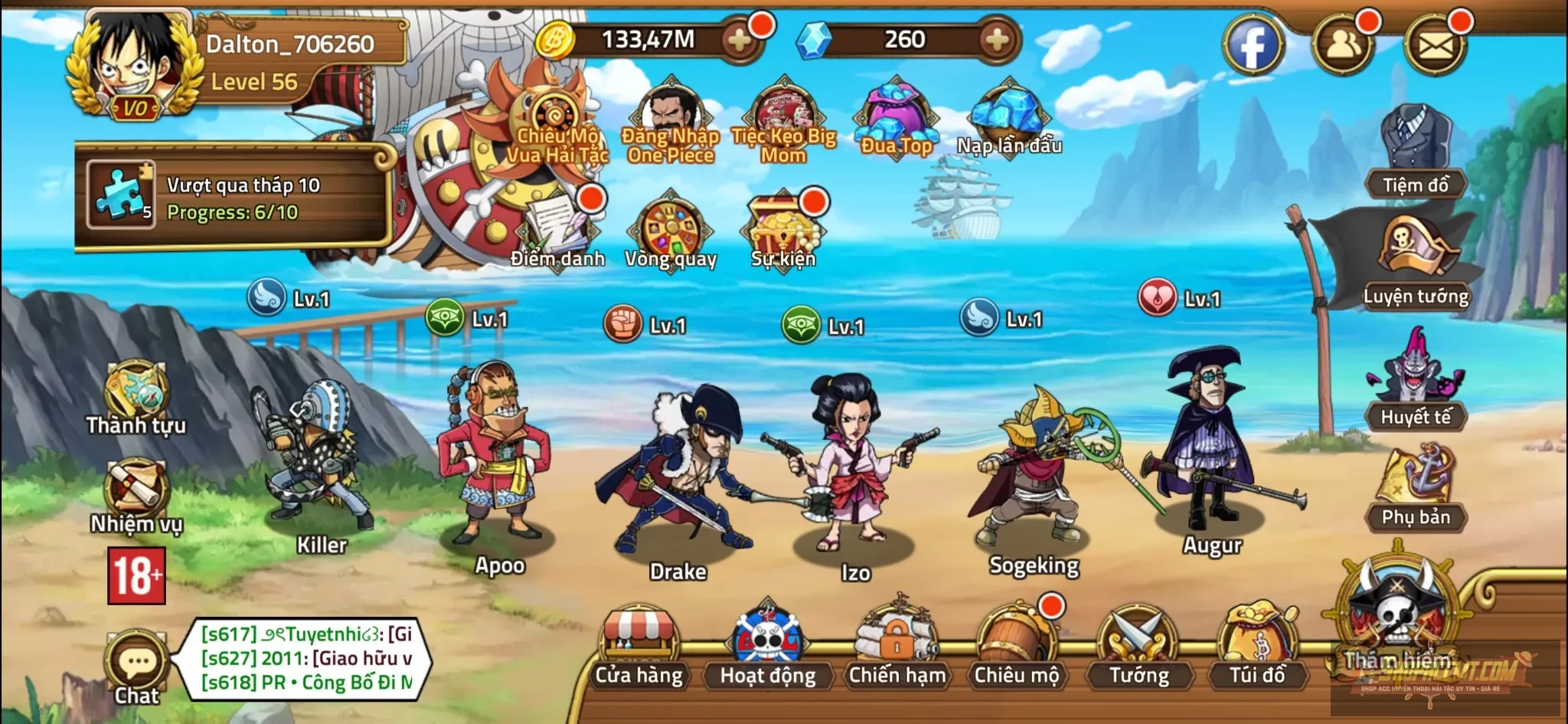This screenshot has width=1568, height=724.
Task: Select the locked Chiến hạm ship button
Action: tap(897, 646)
